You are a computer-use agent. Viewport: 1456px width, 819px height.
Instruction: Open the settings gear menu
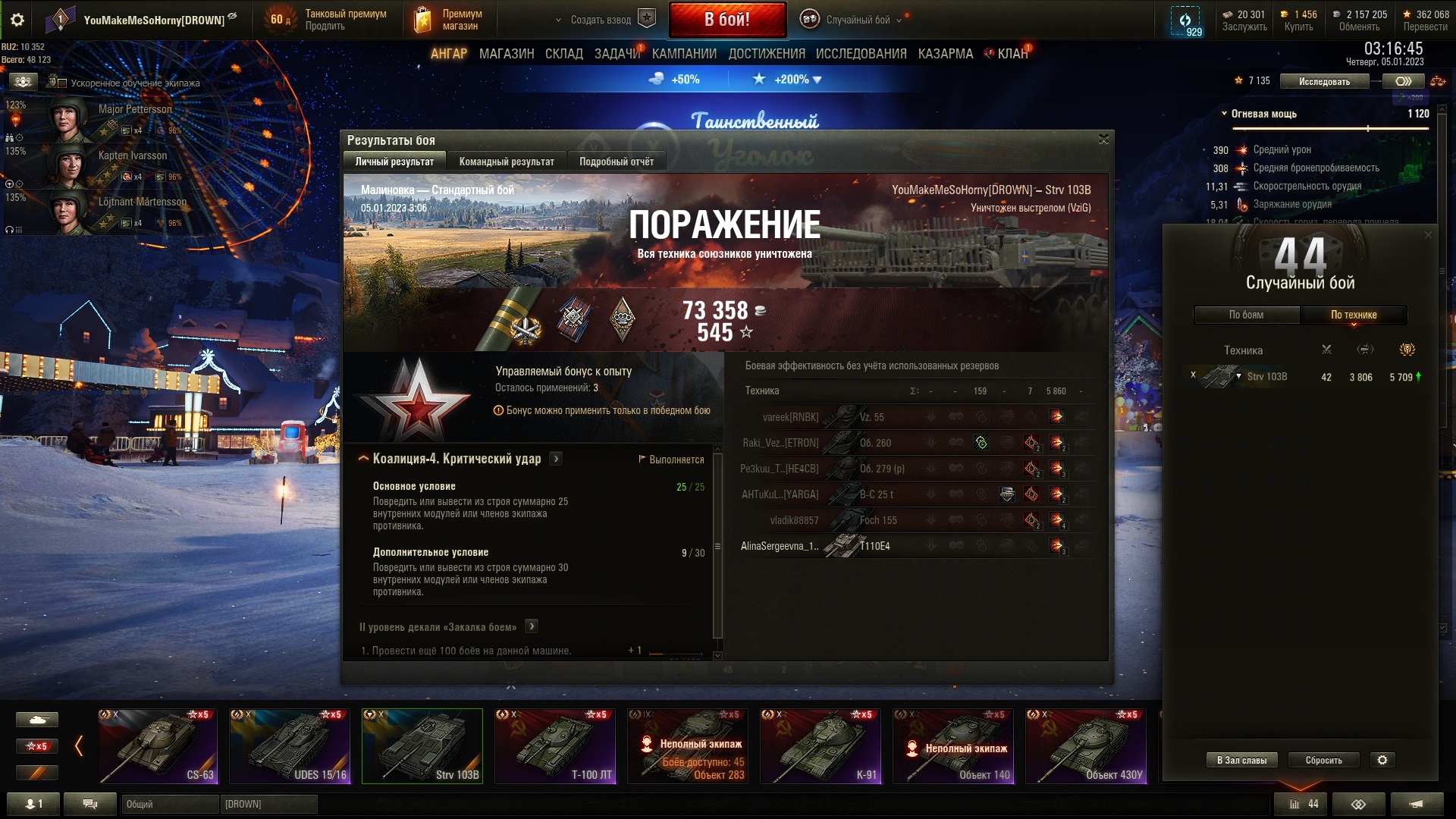point(17,20)
